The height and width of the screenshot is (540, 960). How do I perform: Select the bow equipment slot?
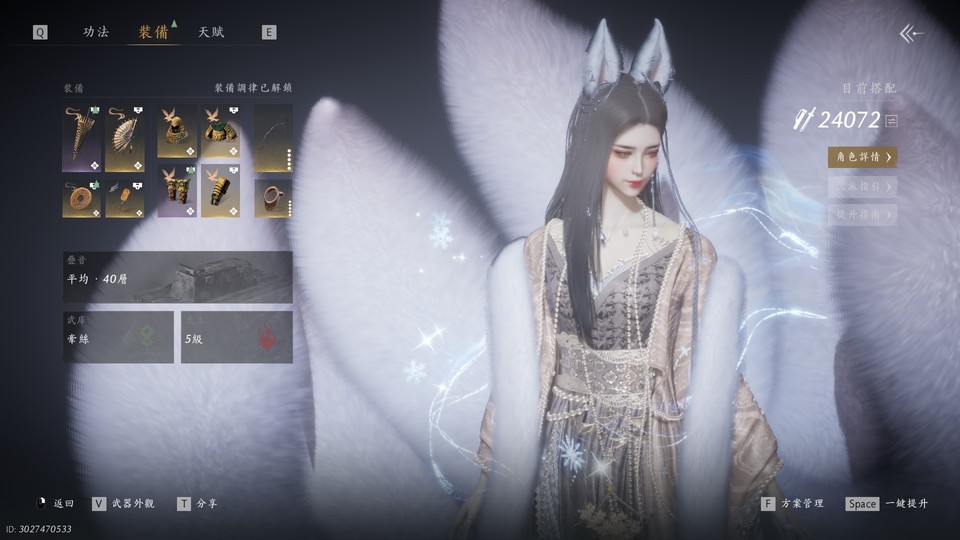pos(273,138)
